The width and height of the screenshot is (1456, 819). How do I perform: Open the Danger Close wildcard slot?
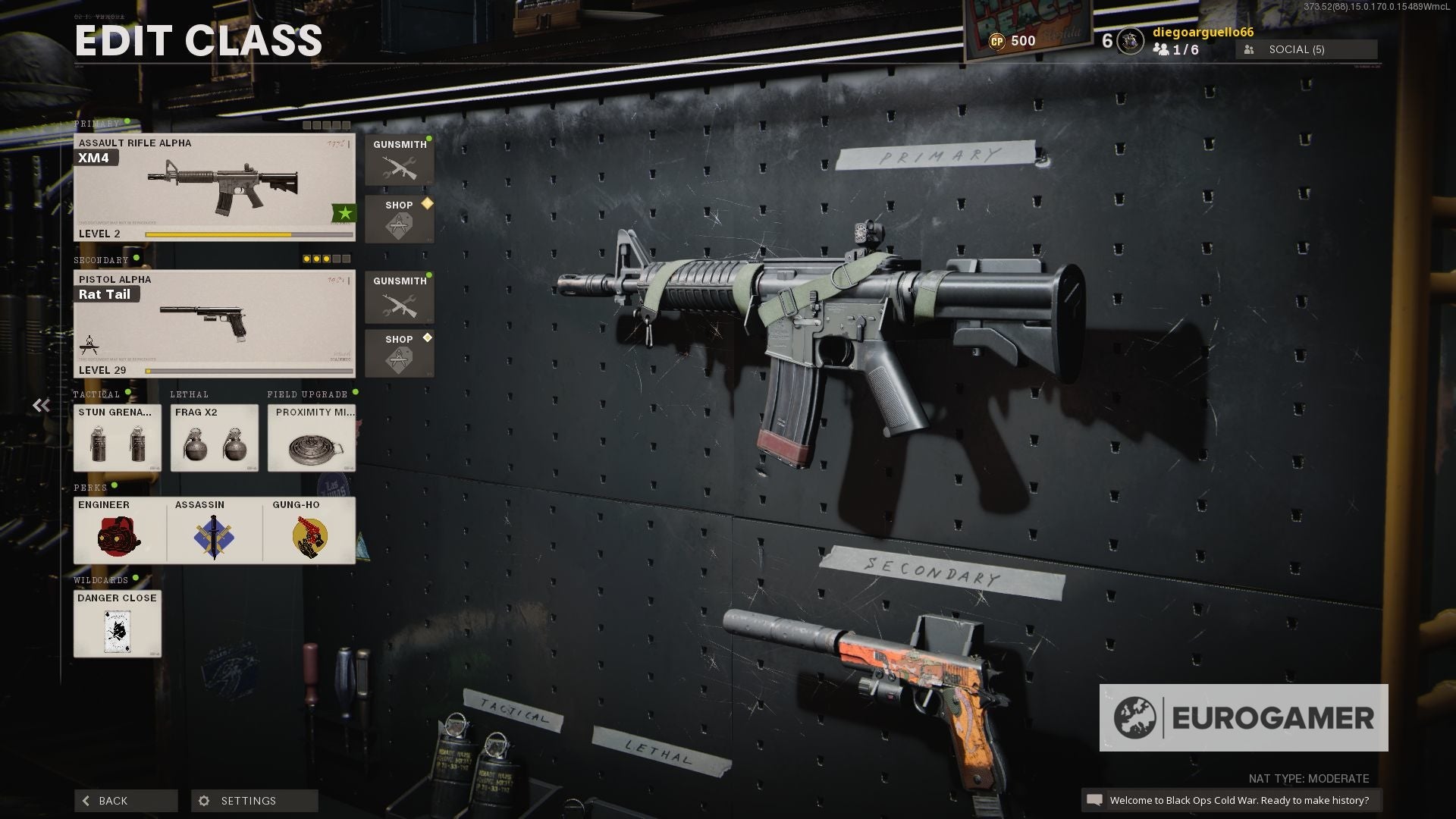point(117,623)
